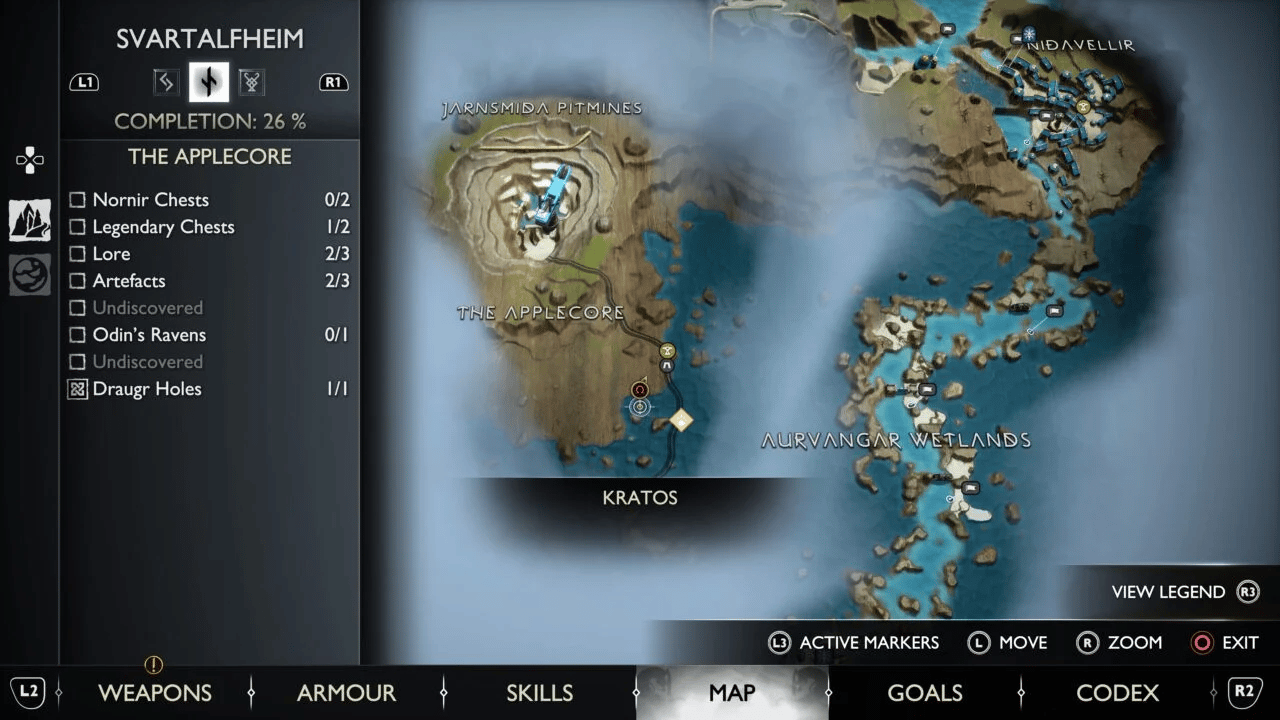Viewport: 1280px width, 720px height.
Task: Choose the Lore collectible row
Action: [111, 254]
